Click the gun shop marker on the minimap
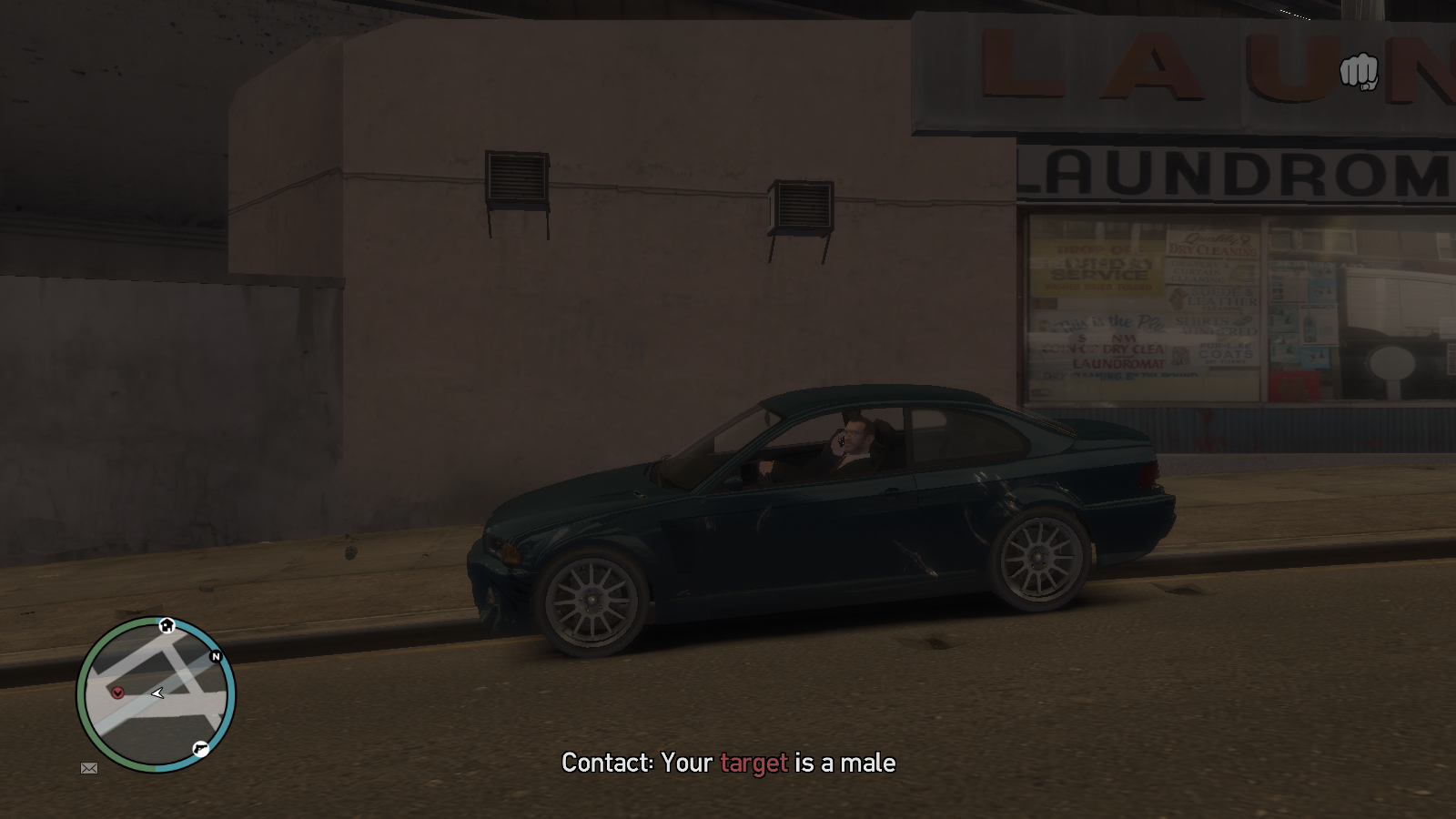 [200, 749]
